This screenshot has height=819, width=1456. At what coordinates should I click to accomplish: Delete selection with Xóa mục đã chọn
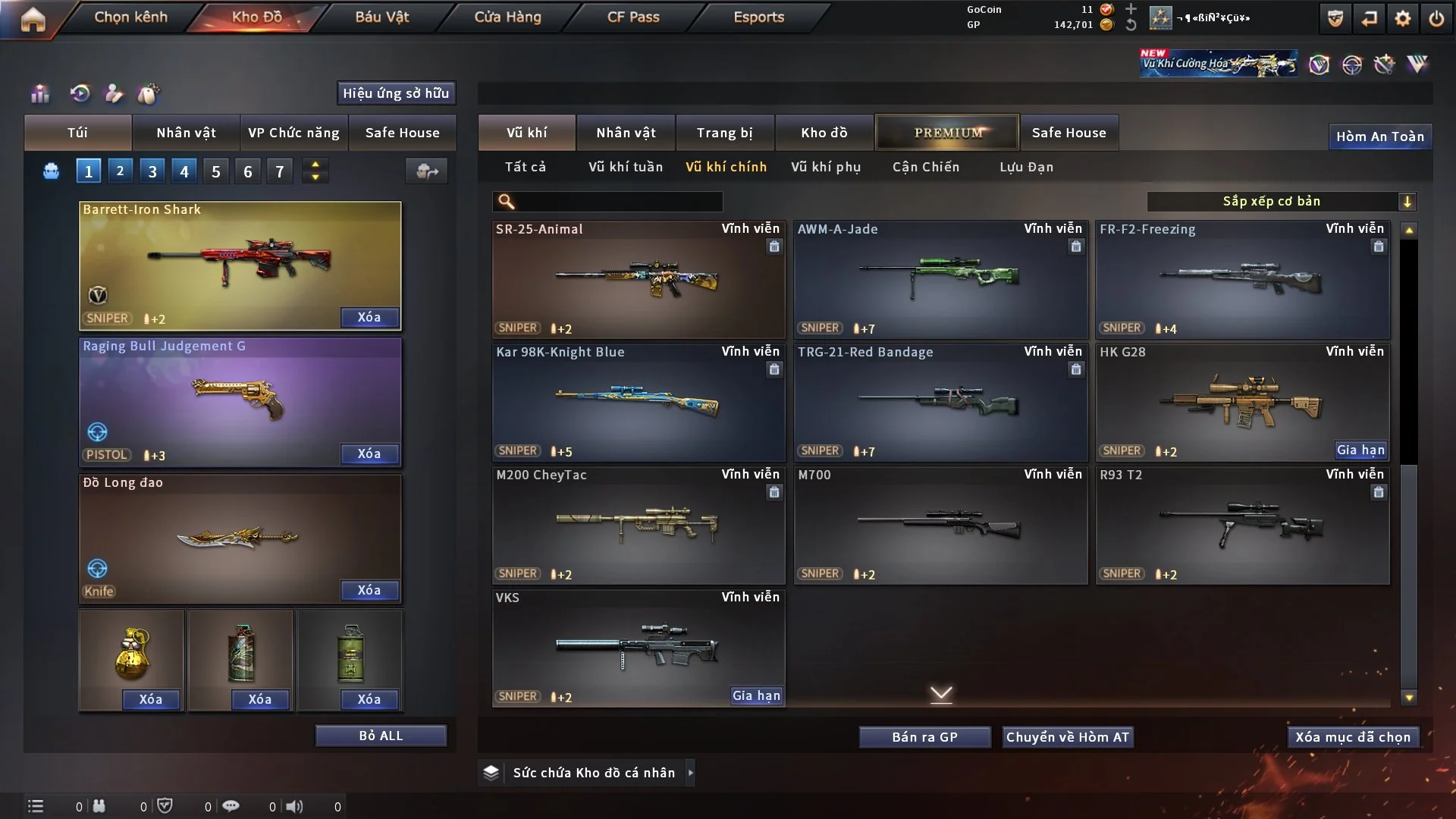point(1352,737)
